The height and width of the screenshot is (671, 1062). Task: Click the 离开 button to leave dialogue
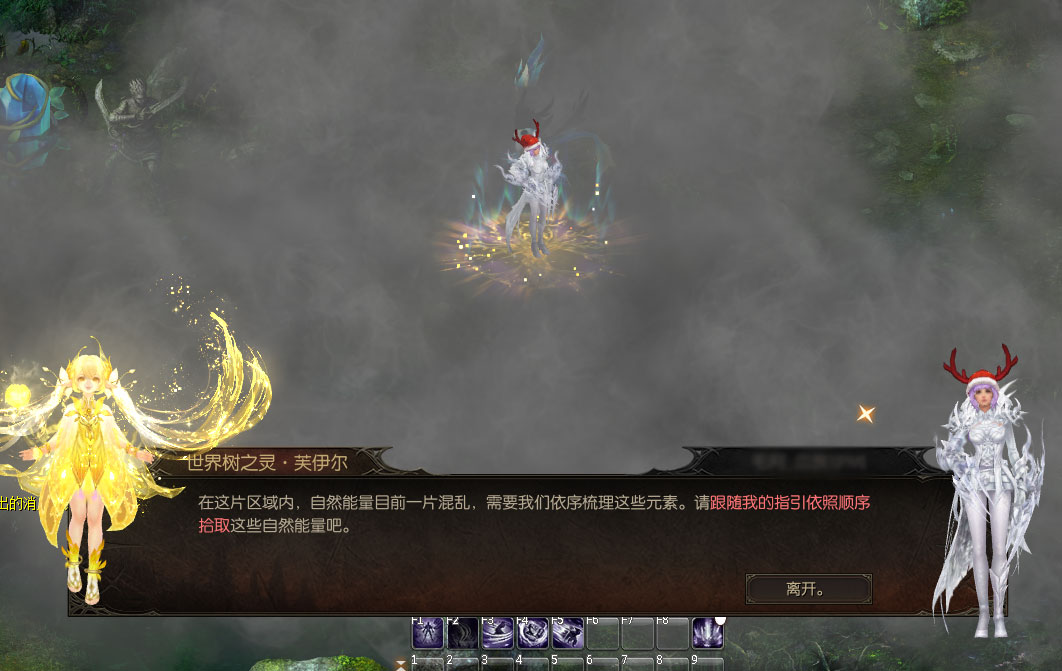[x=808, y=589]
